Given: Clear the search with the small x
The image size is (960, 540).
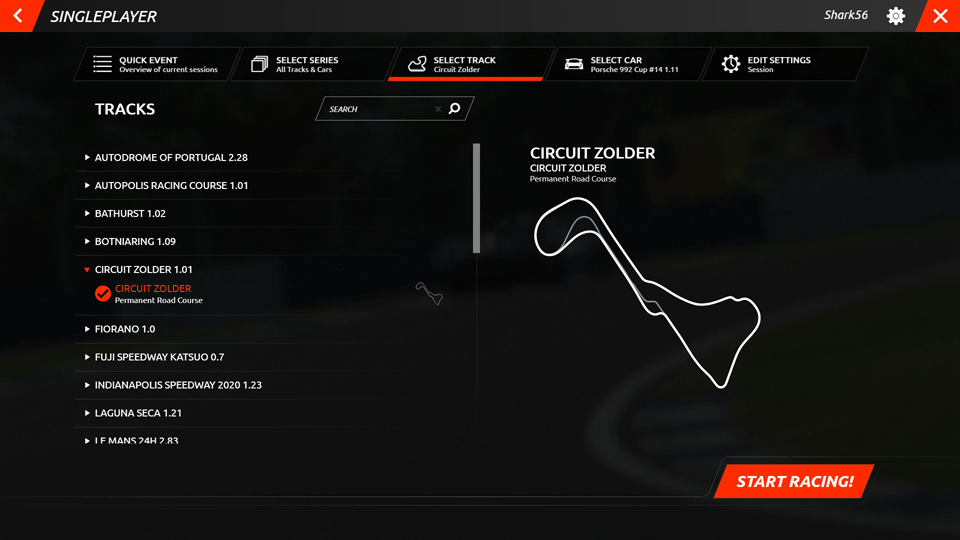Looking at the screenshot, I should [438, 109].
